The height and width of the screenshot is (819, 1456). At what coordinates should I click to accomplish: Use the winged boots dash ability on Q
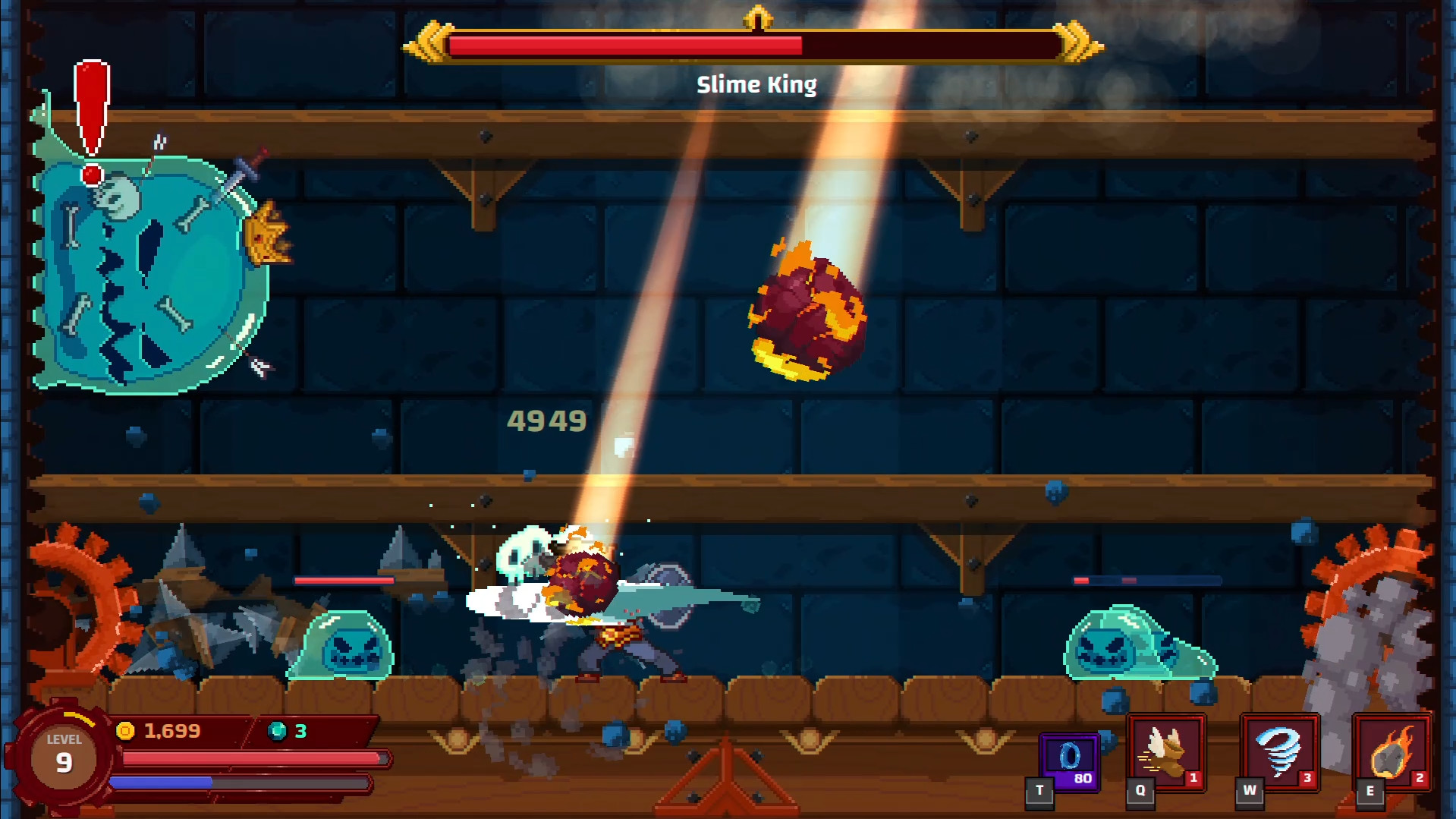pyautogui.click(x=1166, y=754)
